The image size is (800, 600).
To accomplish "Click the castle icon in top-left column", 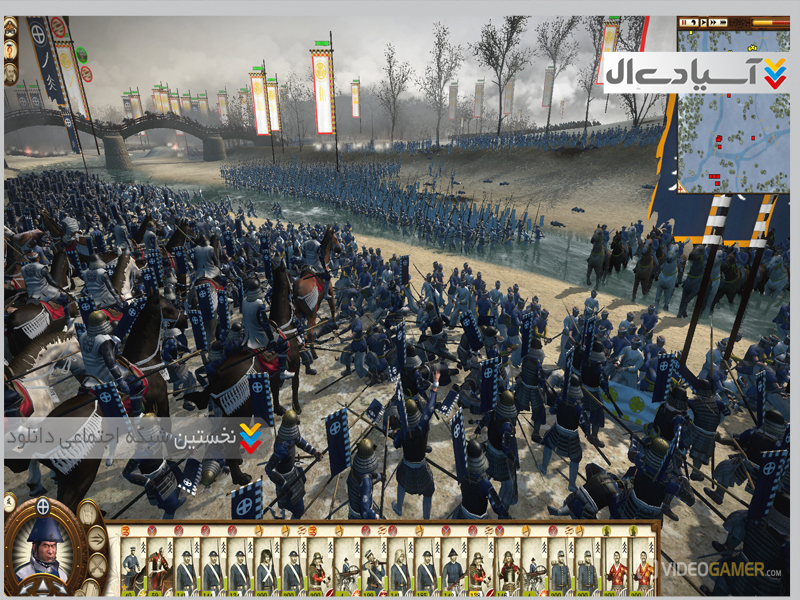I will click(10, 27).
